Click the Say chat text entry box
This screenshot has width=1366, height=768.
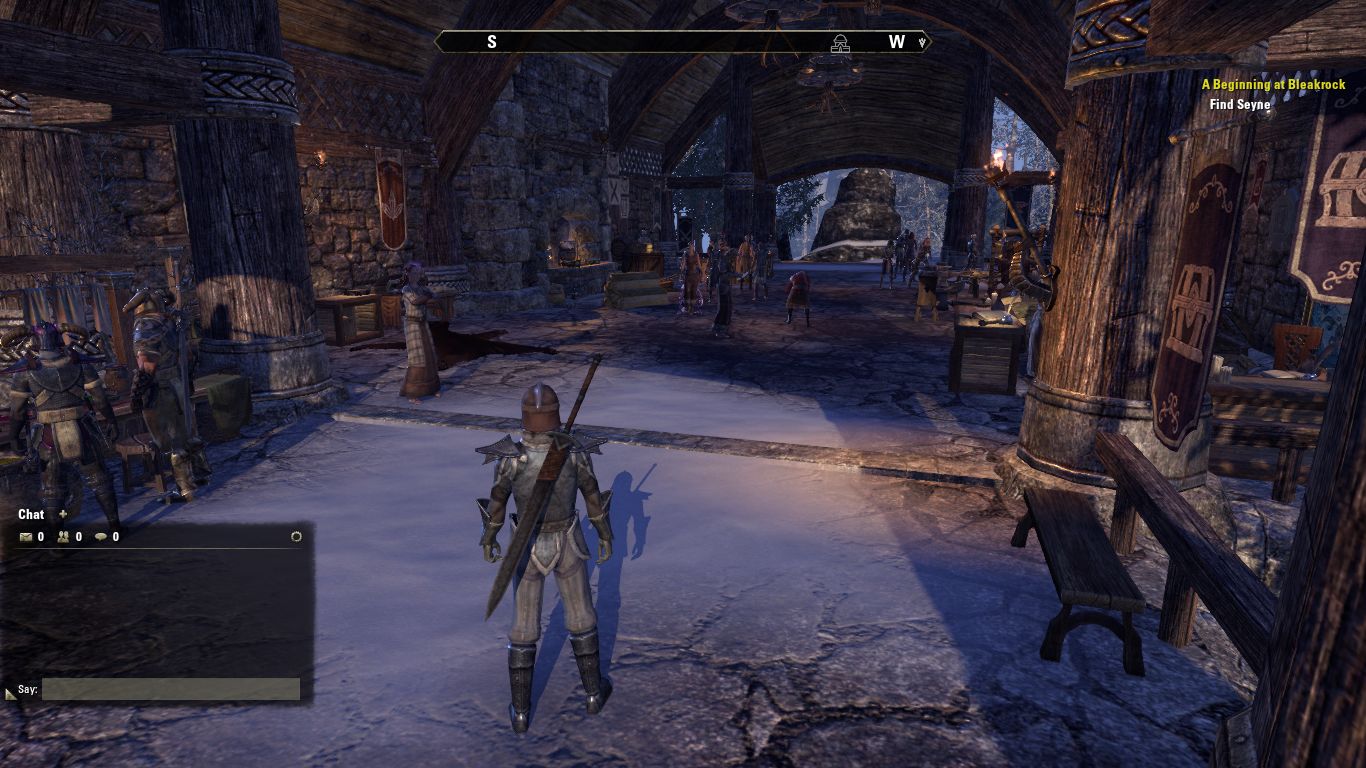point(170,689)
